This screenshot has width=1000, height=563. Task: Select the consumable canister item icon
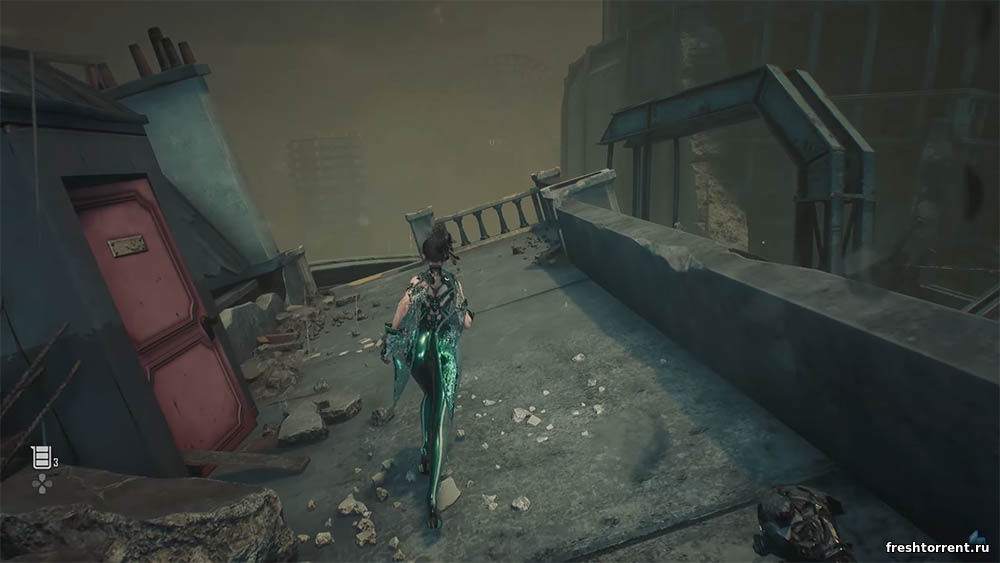41,457
